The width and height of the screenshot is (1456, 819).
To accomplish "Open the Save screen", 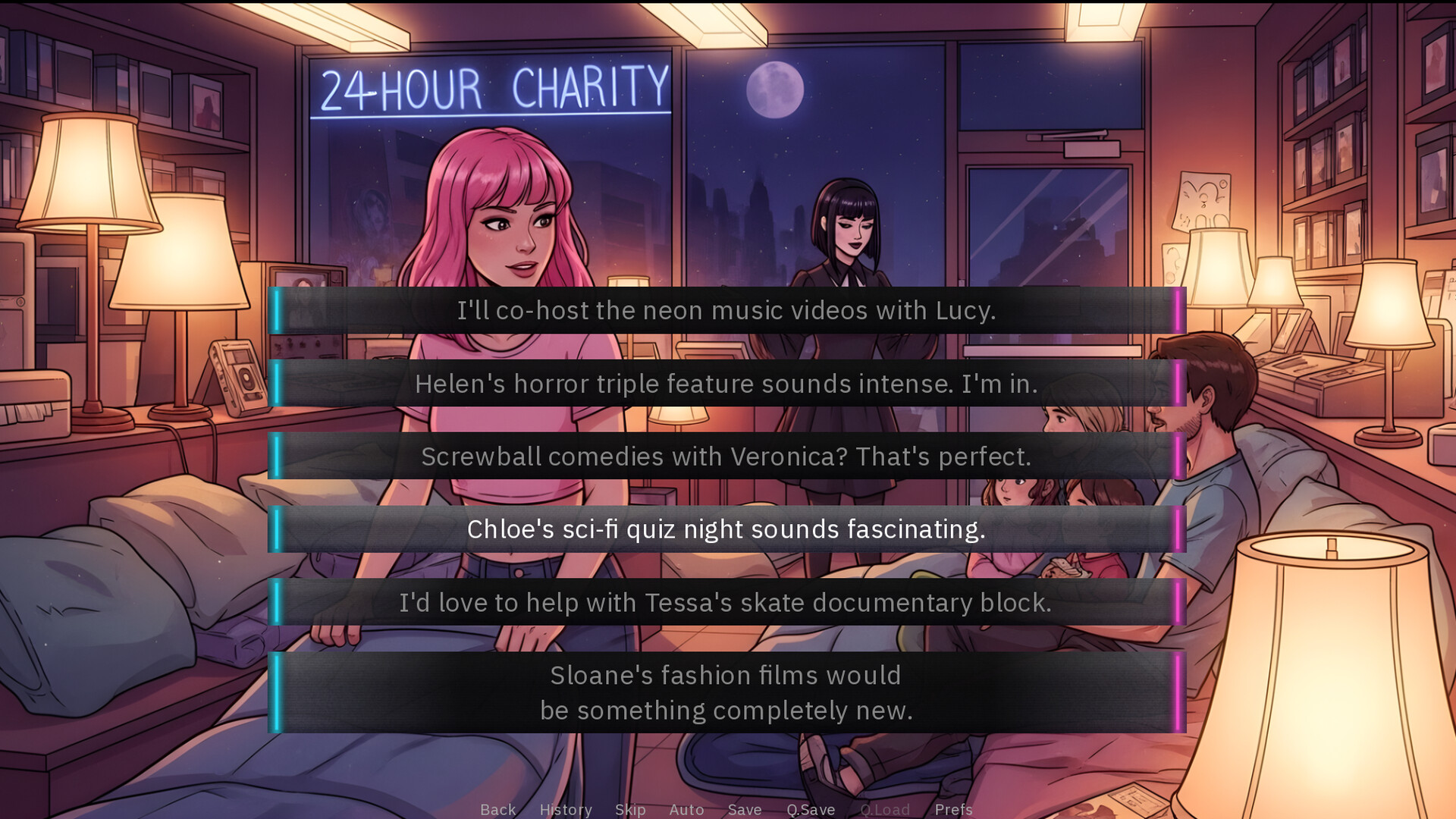I will pos(744,809).
